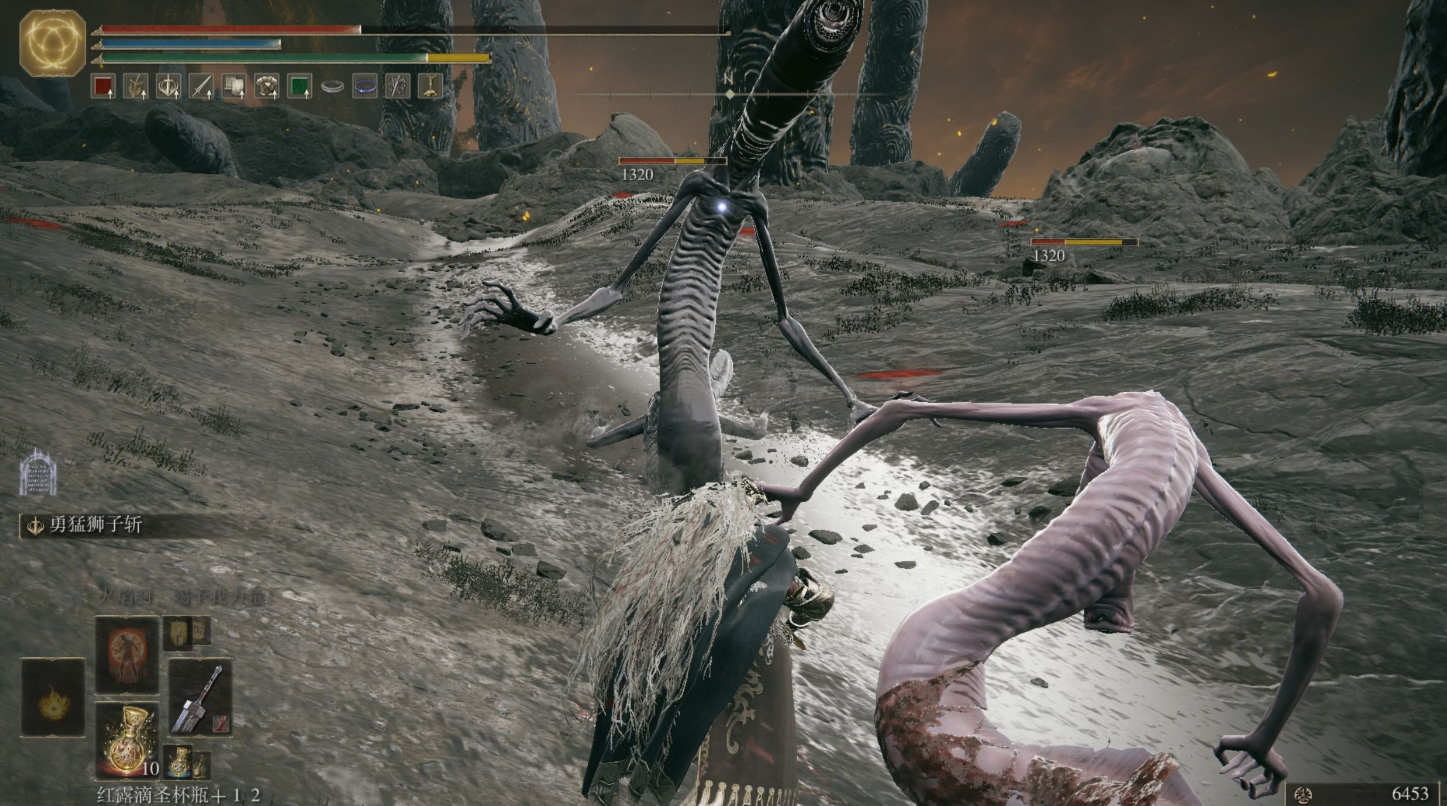Choose the flame seal left-hand slot
Screen dimensions: 1447x806
tap(52, 697)
